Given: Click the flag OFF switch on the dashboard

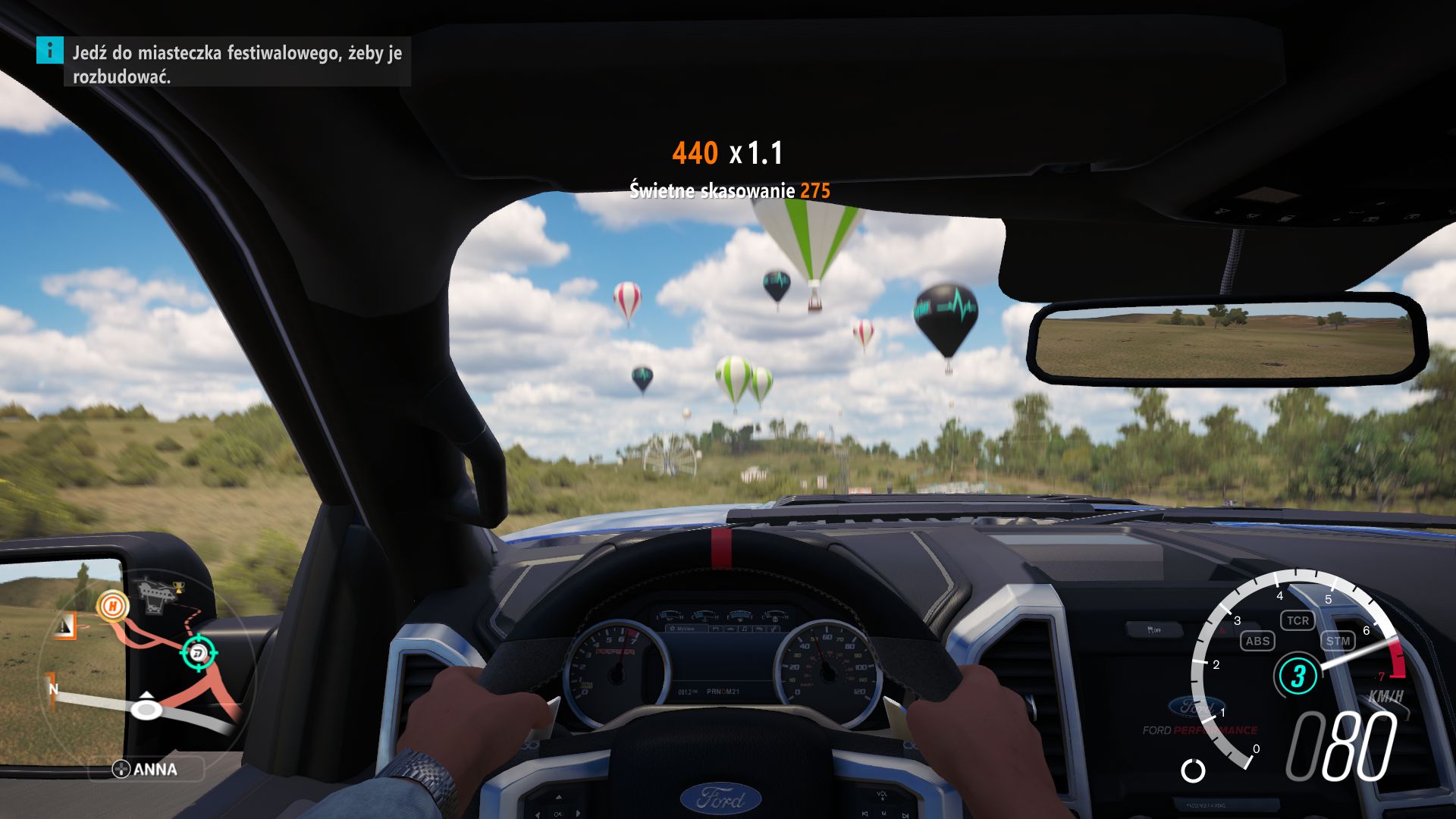Looking at the screenshot, I should (x=1154, y=628).
